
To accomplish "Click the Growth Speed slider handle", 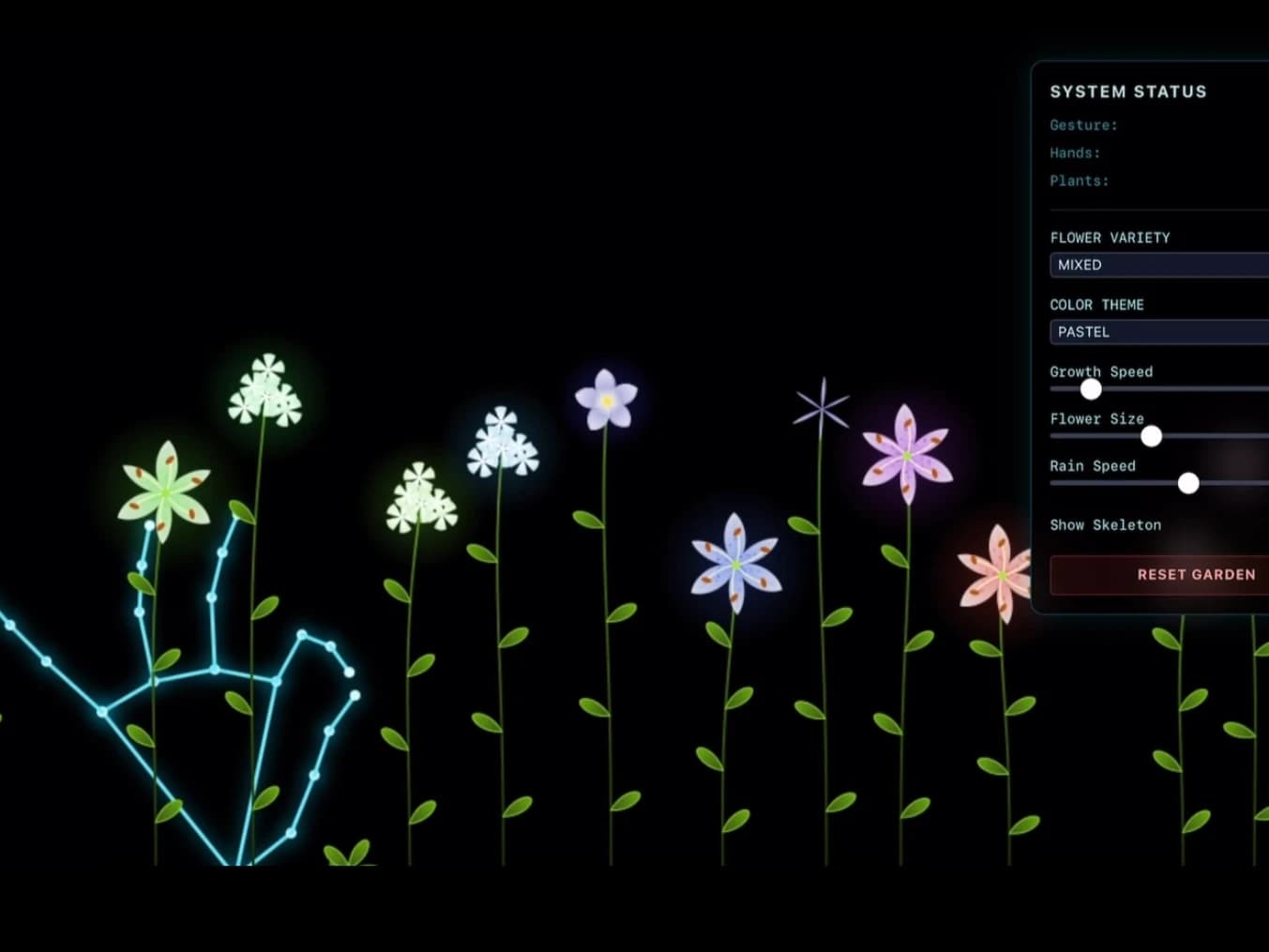I will pos(1091,389).
